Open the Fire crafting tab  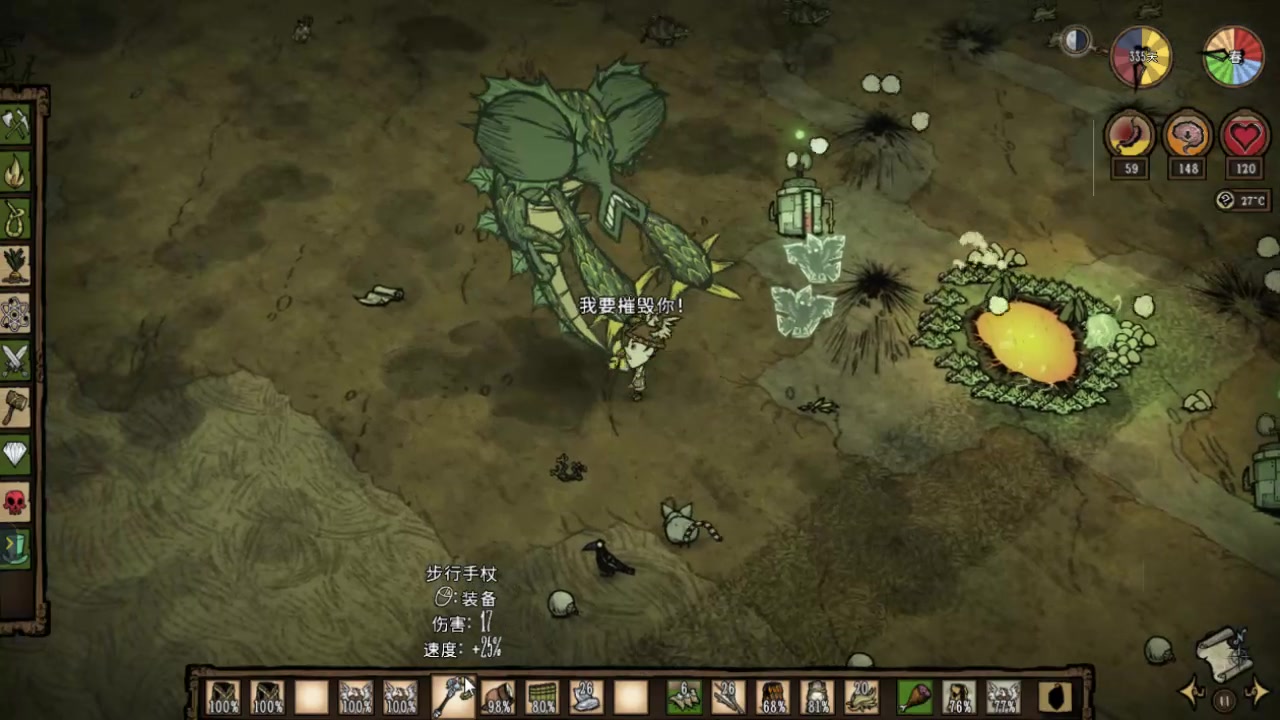pyautogui.click(x=16, y=173)
